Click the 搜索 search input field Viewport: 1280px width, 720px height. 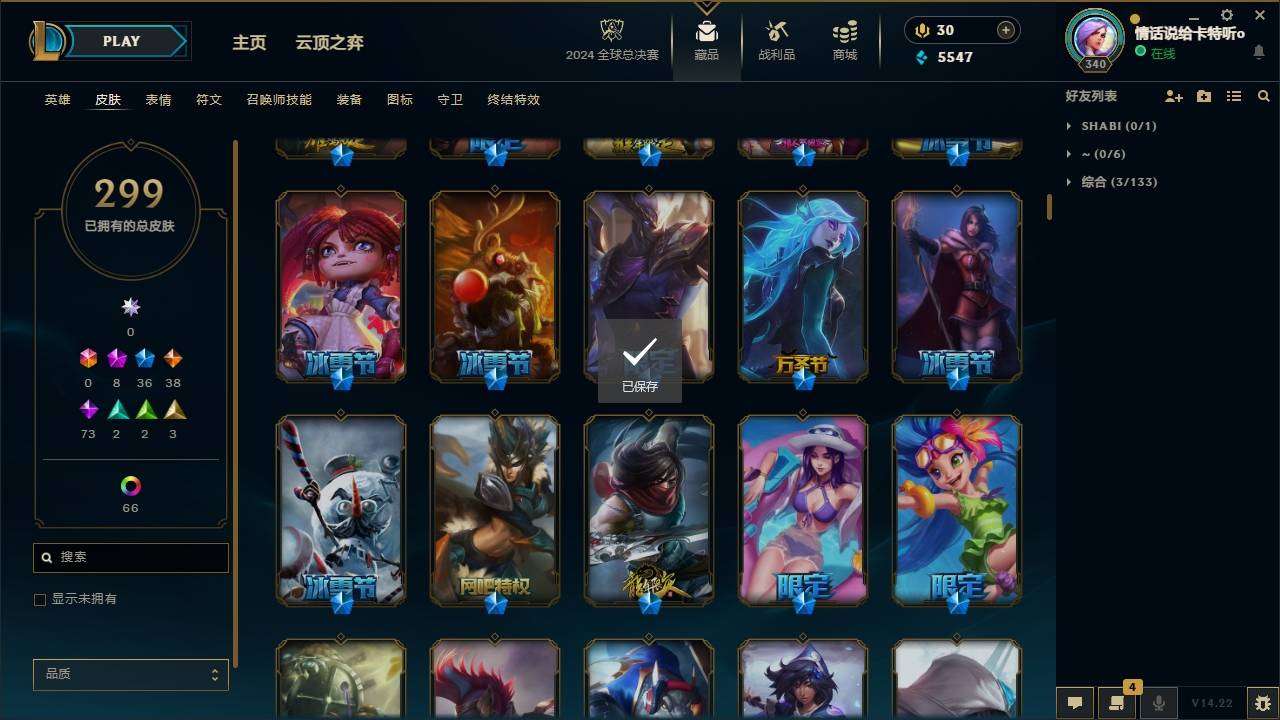130,557
